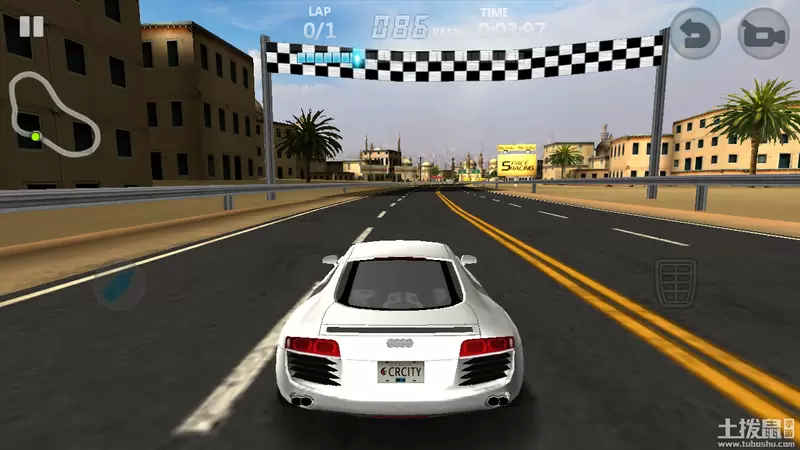Pause the race

coord(32,26)
